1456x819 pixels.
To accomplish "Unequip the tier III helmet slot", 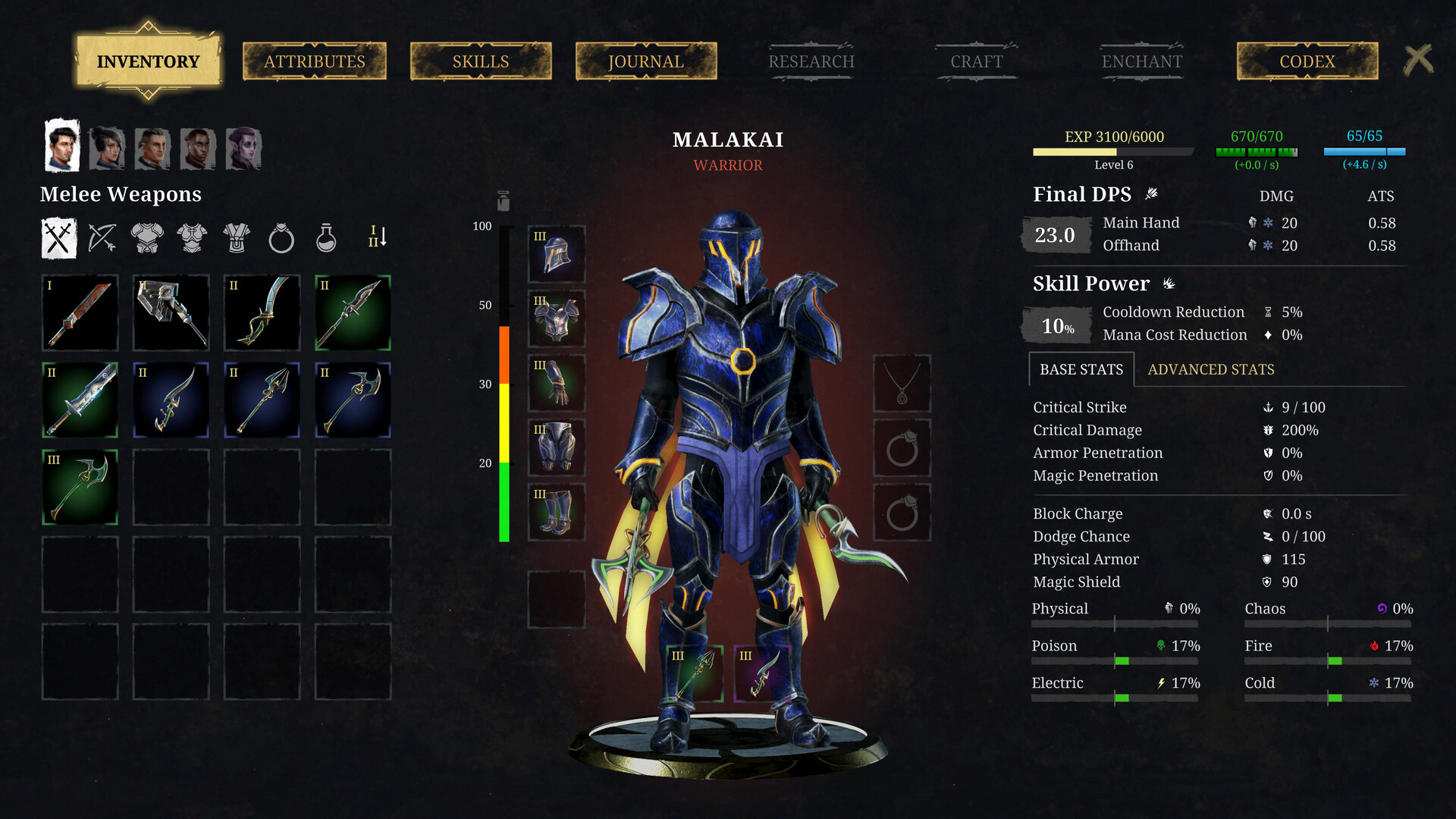I will pos(556,254).
